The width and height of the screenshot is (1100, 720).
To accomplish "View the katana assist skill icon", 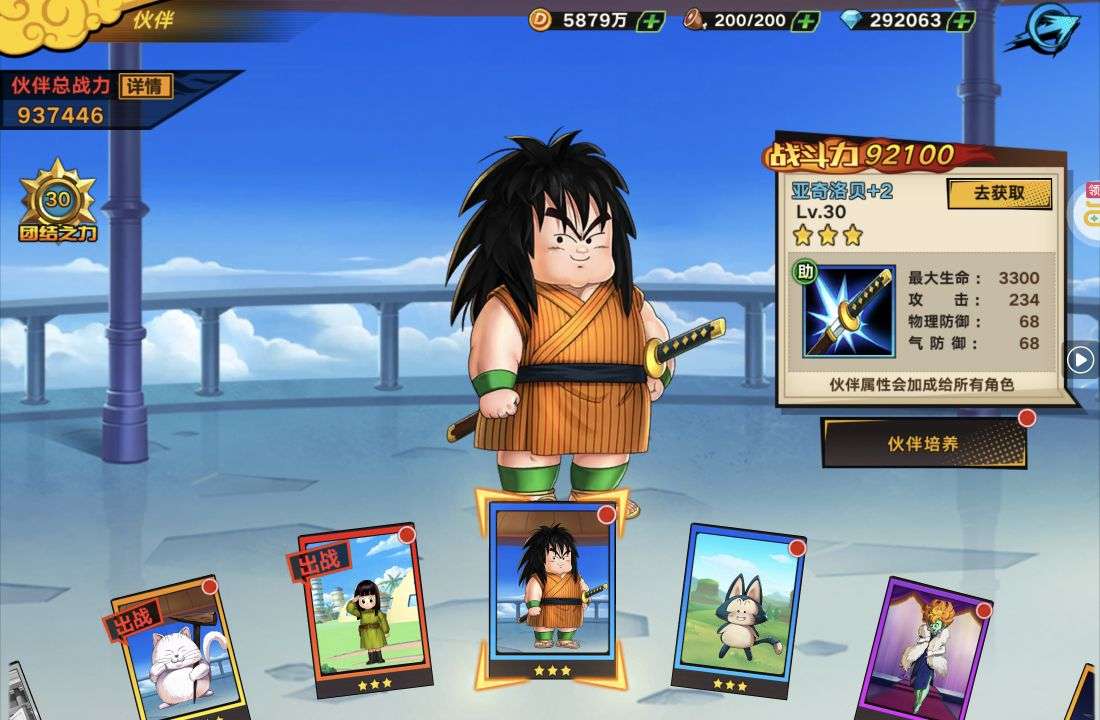I will pos(849,310).
